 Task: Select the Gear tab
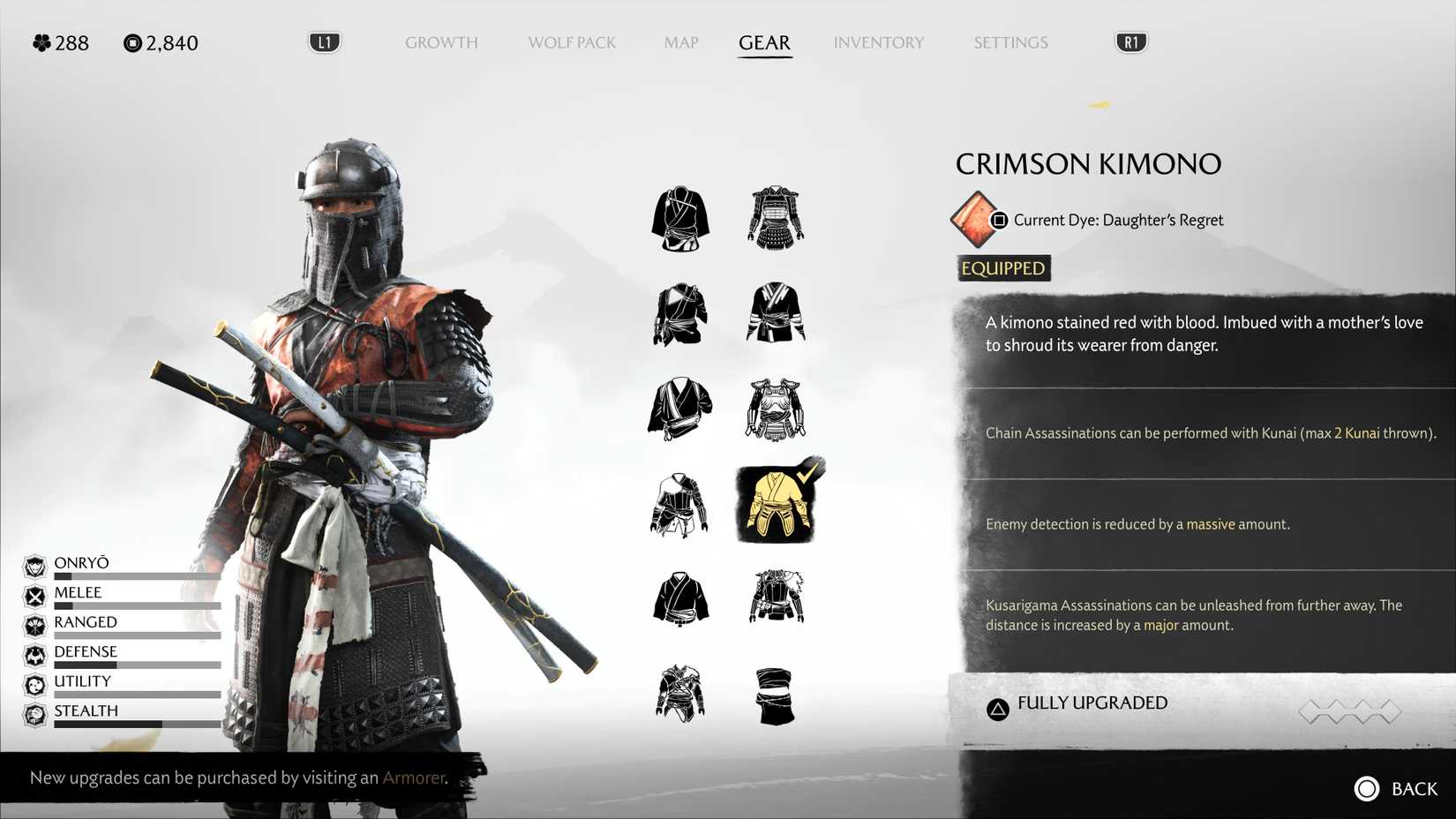764,42
